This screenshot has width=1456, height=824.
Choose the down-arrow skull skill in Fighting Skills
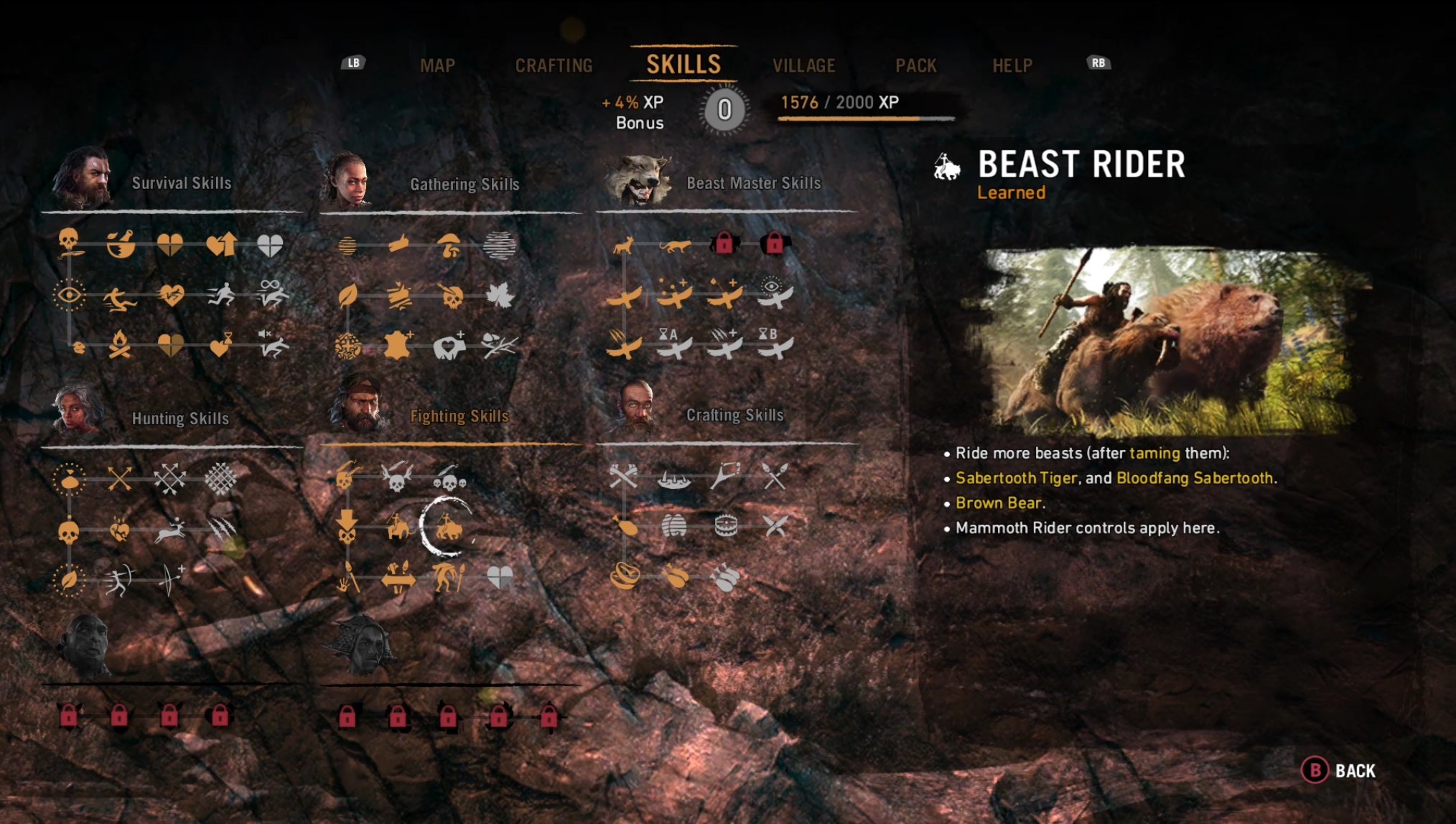click(x=347, y=526)
